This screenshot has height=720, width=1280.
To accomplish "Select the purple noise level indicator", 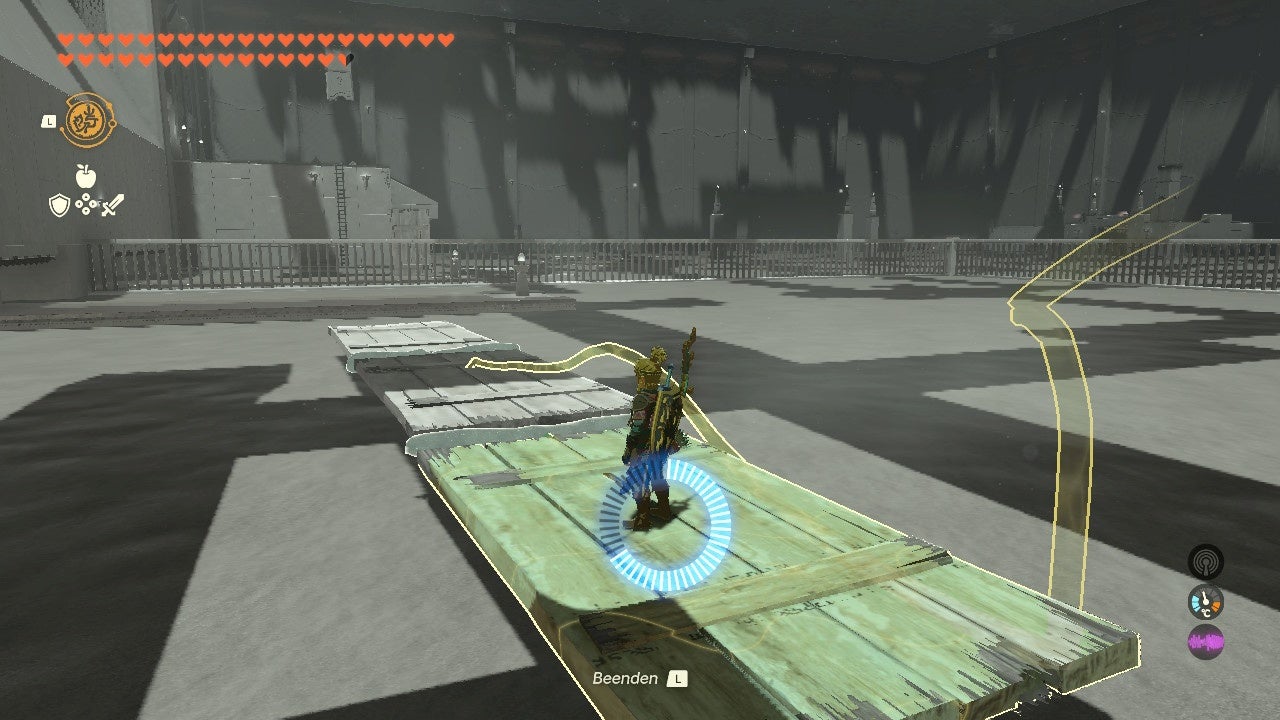I will click(1205, 638).
